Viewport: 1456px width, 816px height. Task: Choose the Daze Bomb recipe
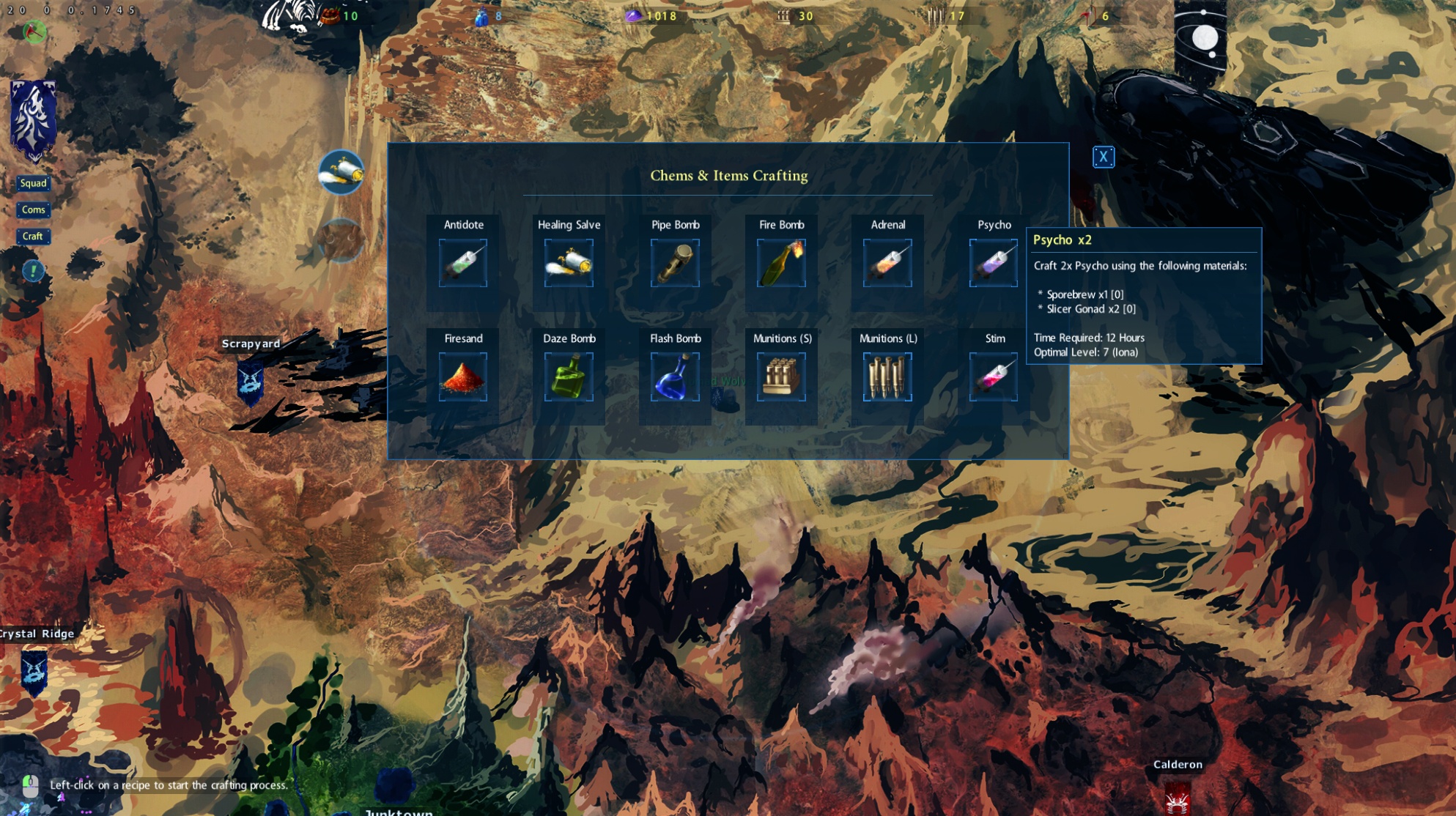coord(569,377)
